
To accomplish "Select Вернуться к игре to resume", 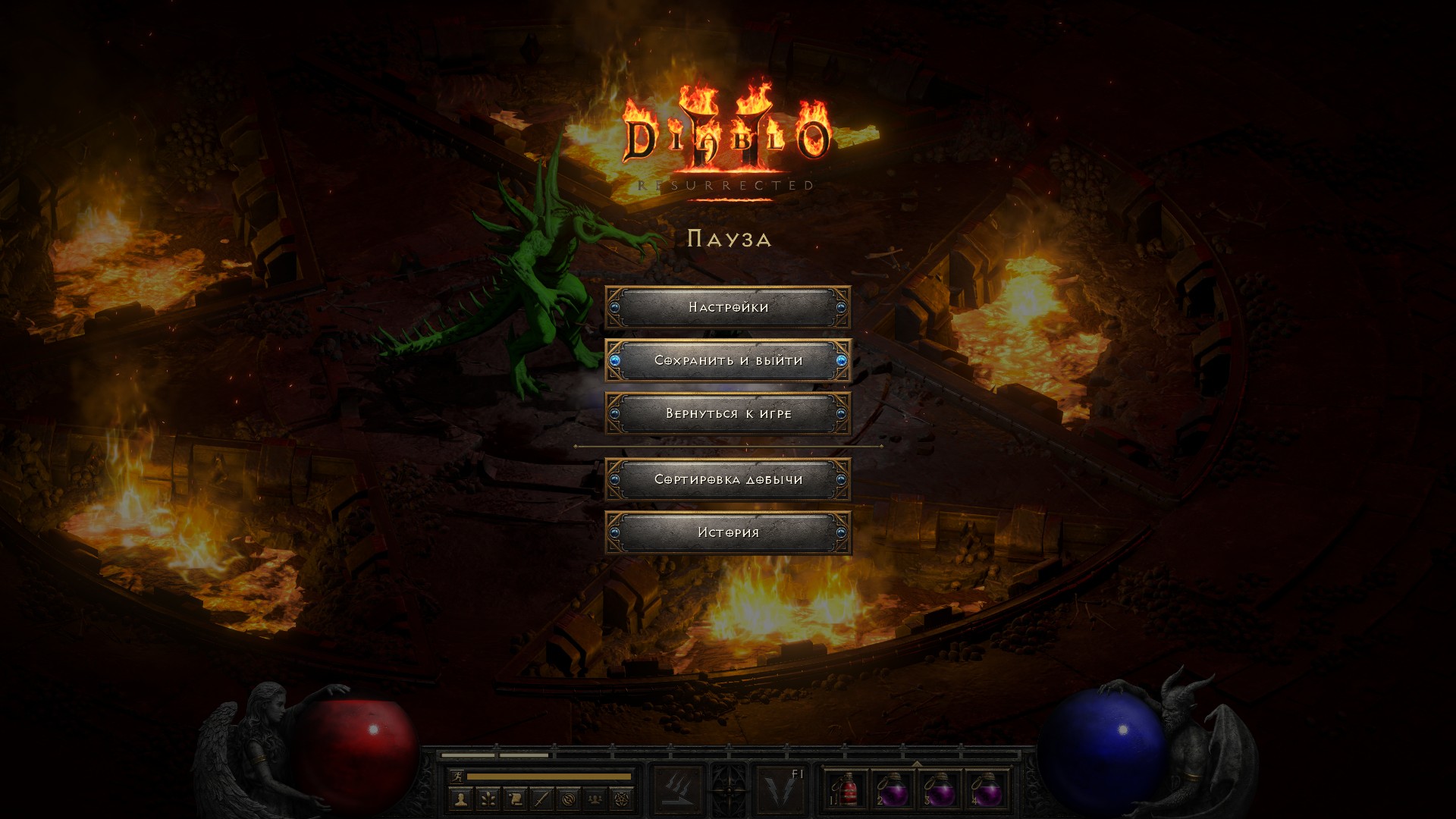I will point(728,413).
